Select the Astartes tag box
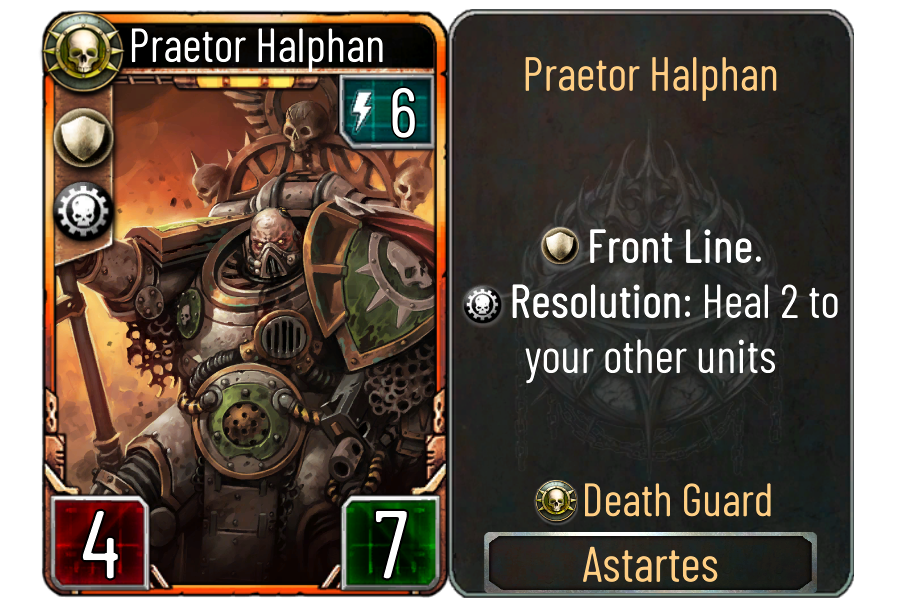Viewport: 900px width, 600px height. pos(650,565)
